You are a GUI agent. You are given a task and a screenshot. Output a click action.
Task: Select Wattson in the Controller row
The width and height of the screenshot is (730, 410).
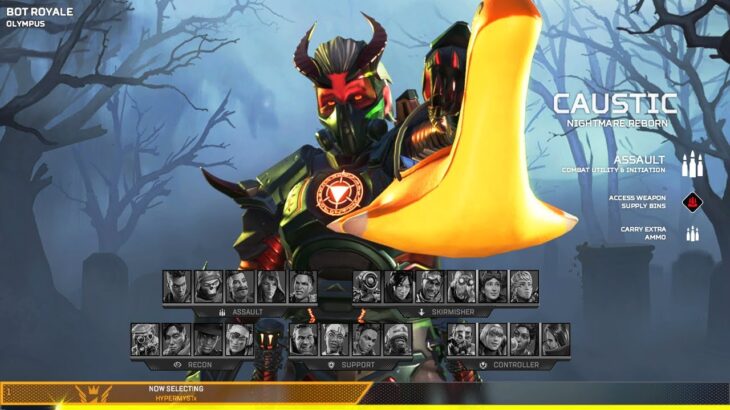(x=492, y=340)
